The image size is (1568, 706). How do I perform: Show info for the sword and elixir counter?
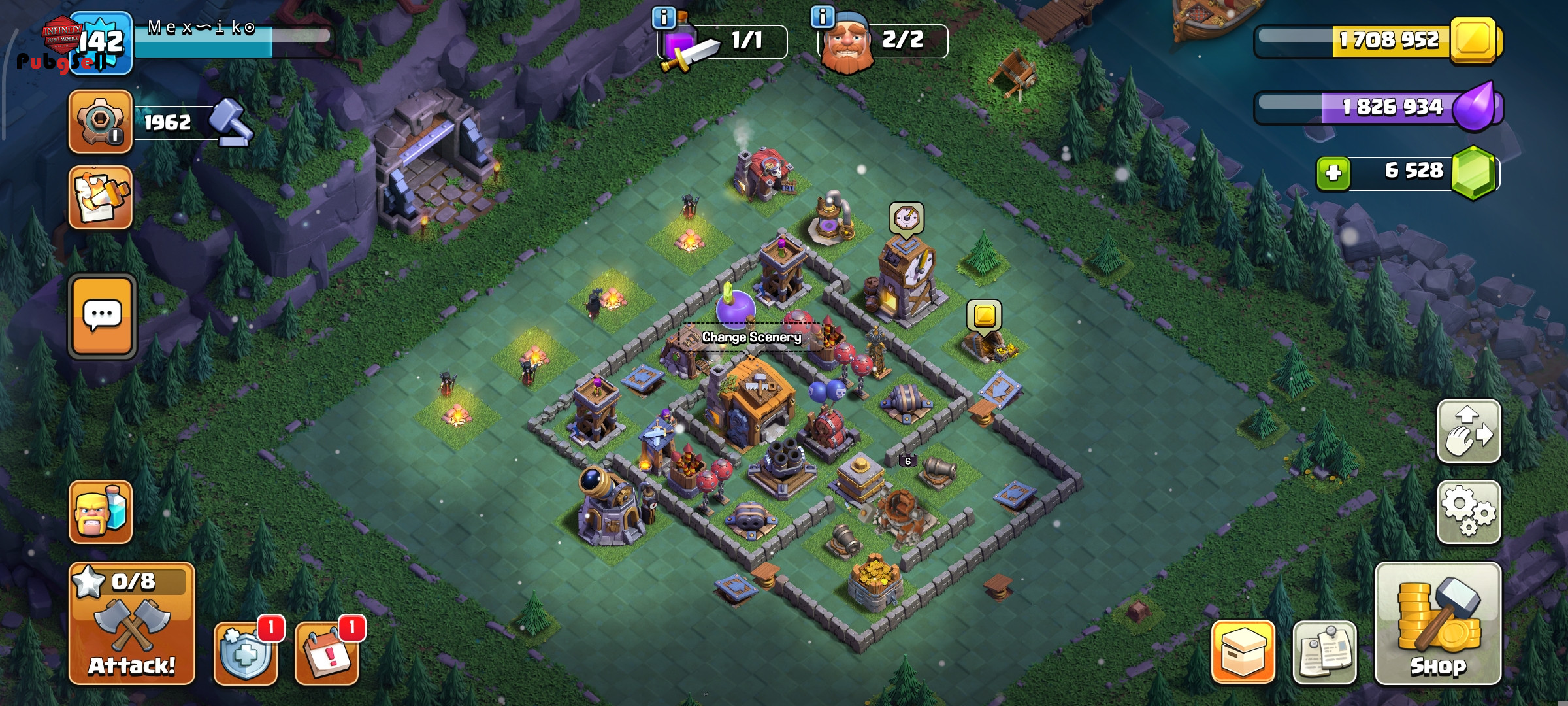tap(664, 18)
